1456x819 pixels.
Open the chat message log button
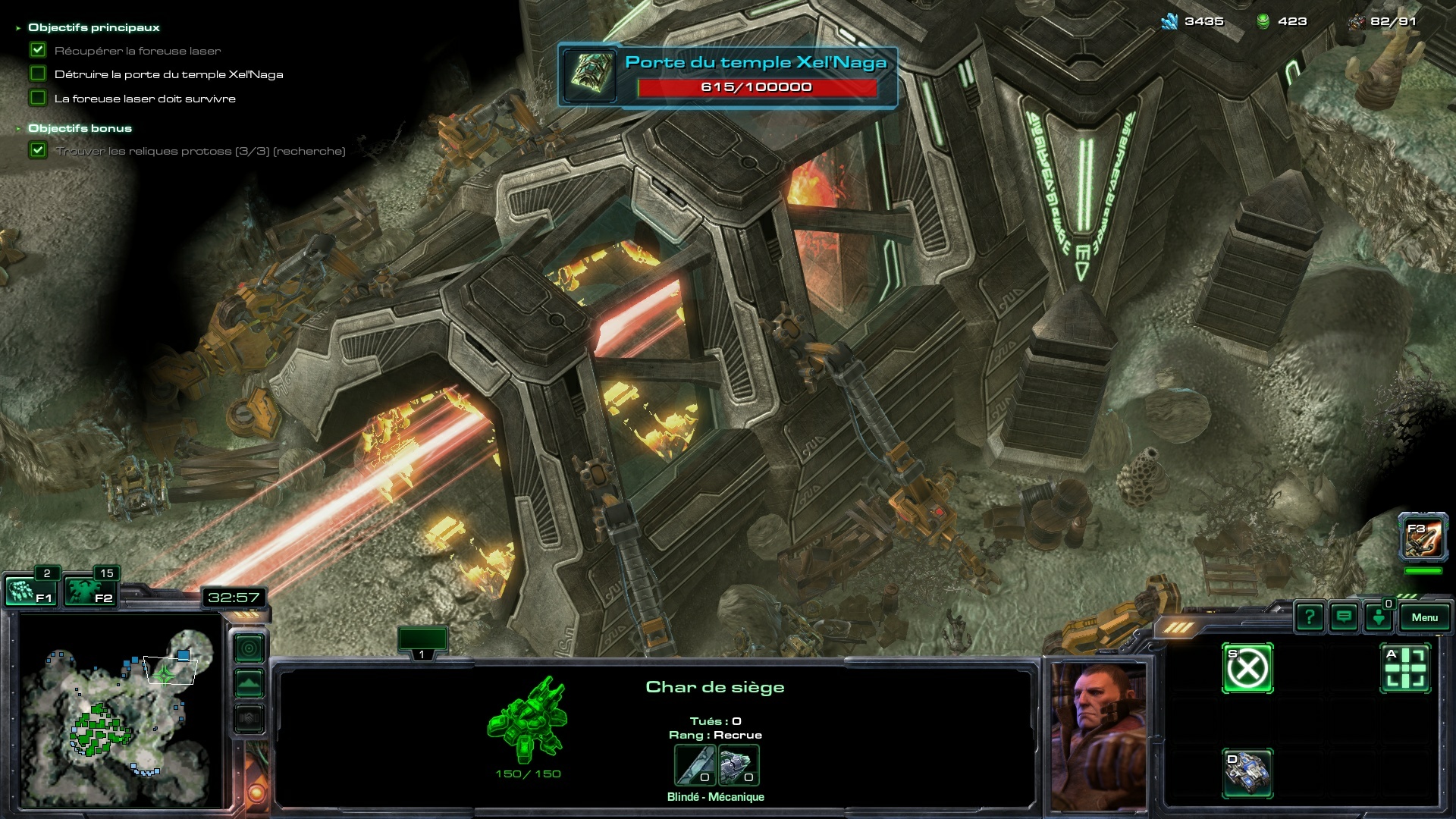pos(1344,617)
